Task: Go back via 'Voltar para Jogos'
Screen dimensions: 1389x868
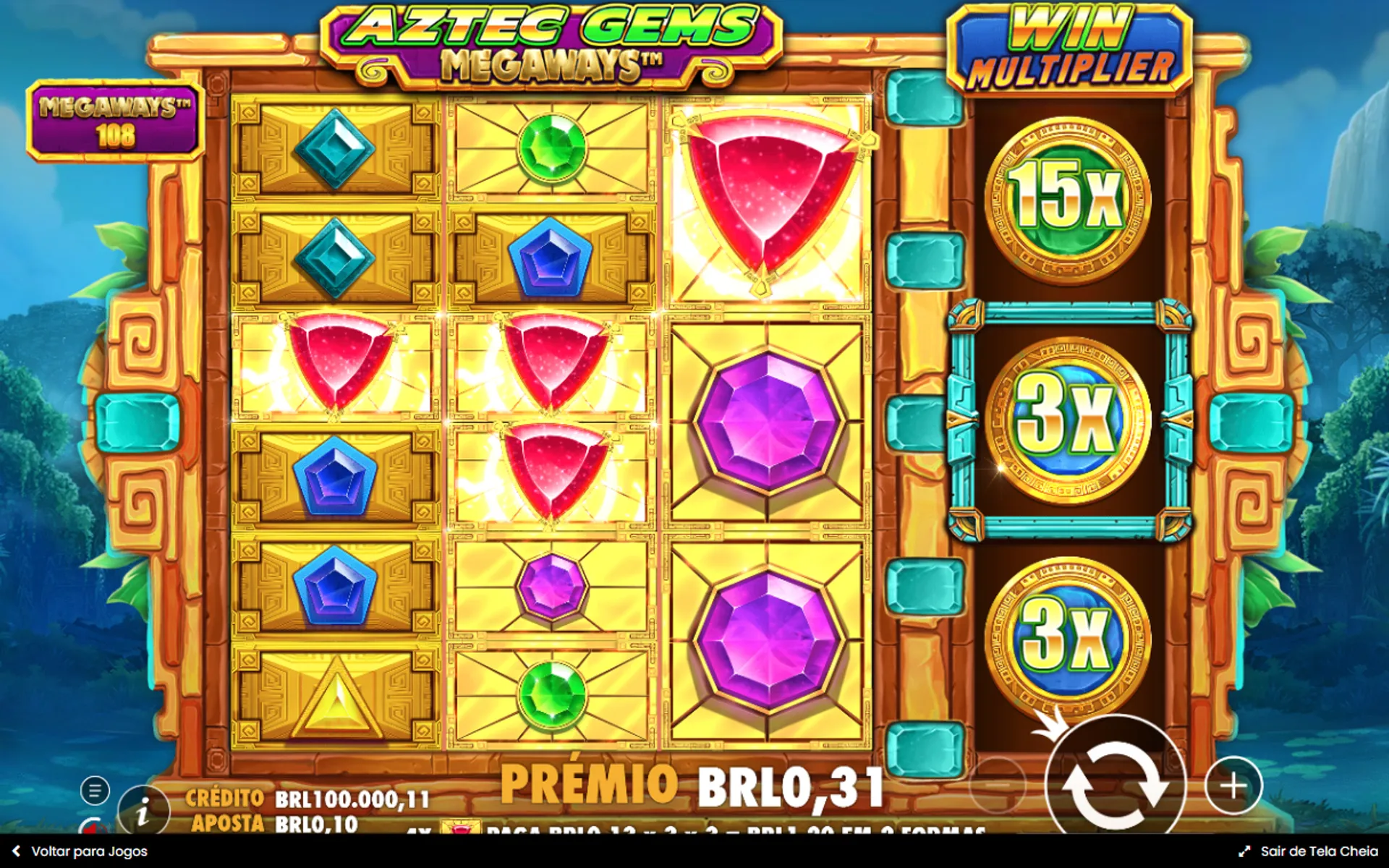Action: pyautogui.click(x=81, y=851)
